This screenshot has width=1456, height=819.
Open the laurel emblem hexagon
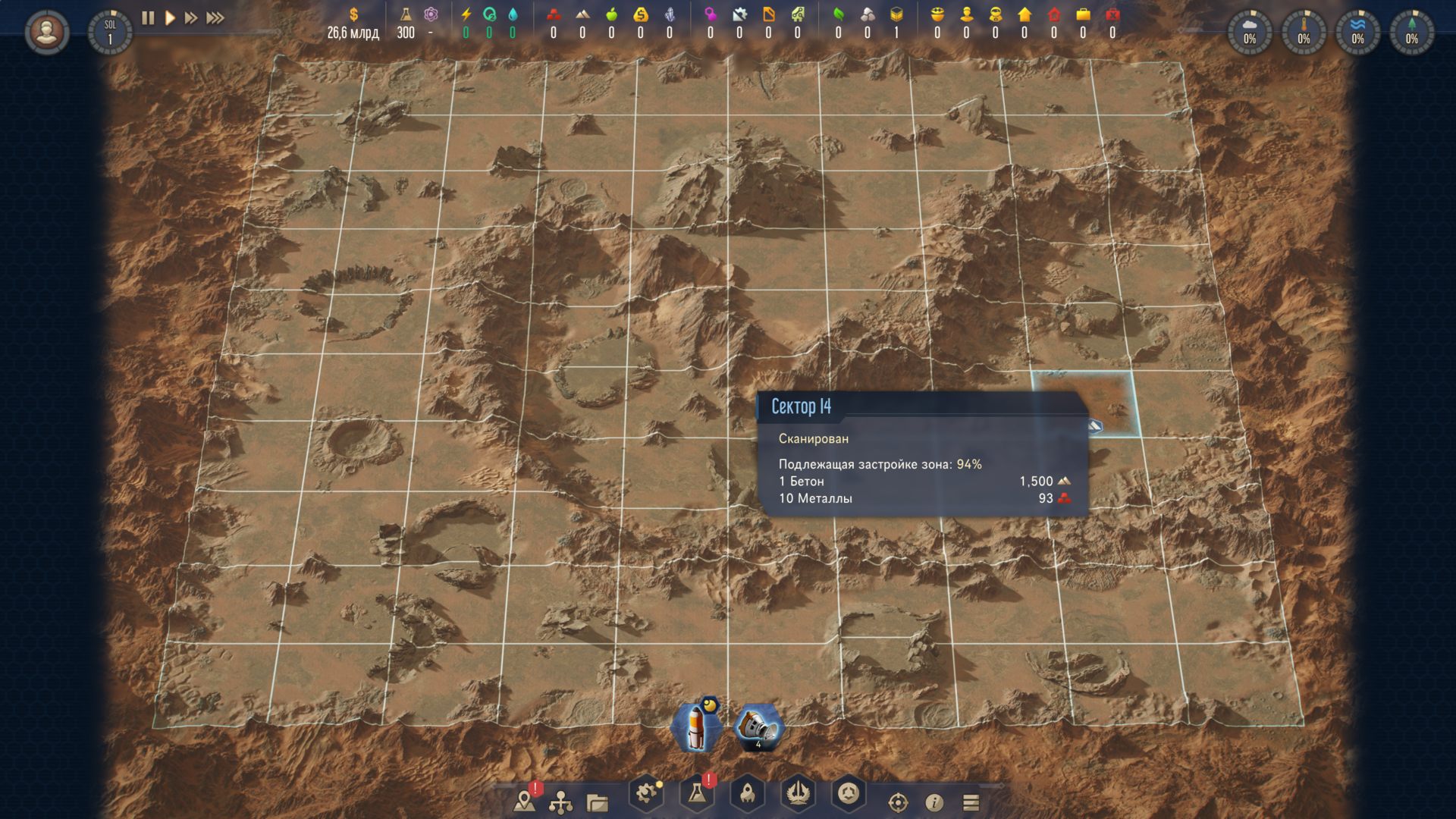[798, 794]
